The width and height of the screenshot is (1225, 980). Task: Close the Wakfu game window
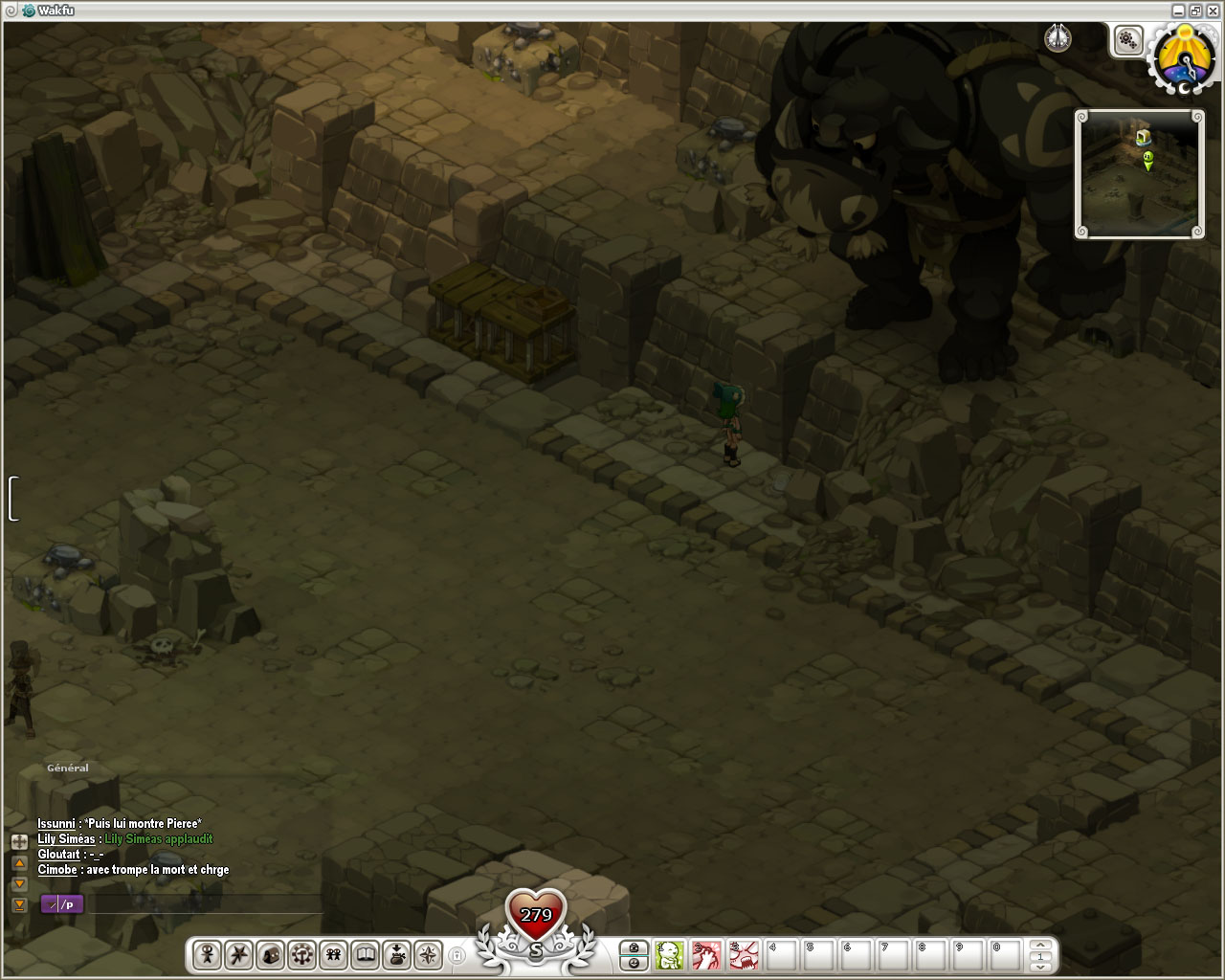coord(1213,11)
